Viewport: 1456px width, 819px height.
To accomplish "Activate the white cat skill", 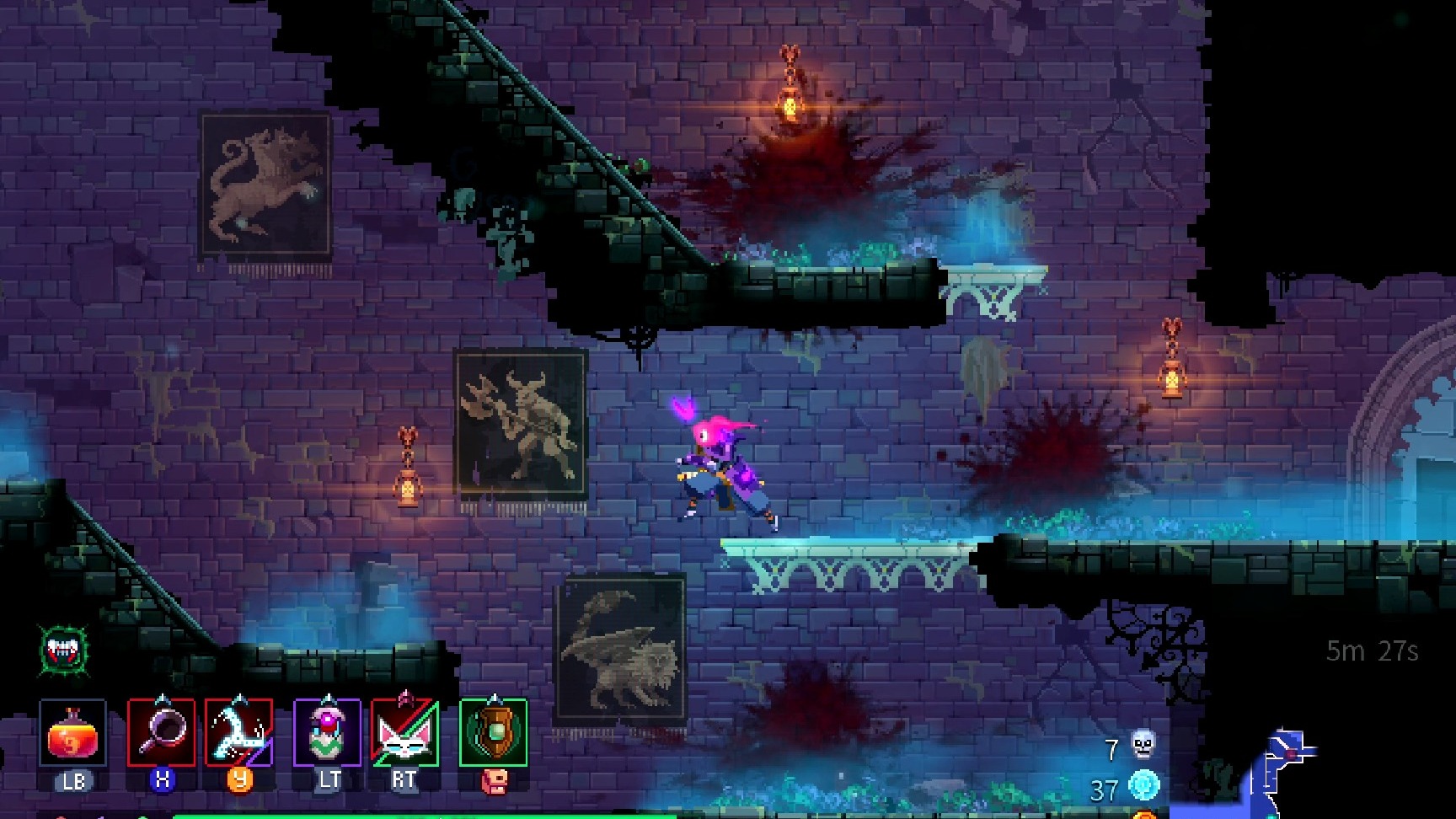I will coord(404,732).
